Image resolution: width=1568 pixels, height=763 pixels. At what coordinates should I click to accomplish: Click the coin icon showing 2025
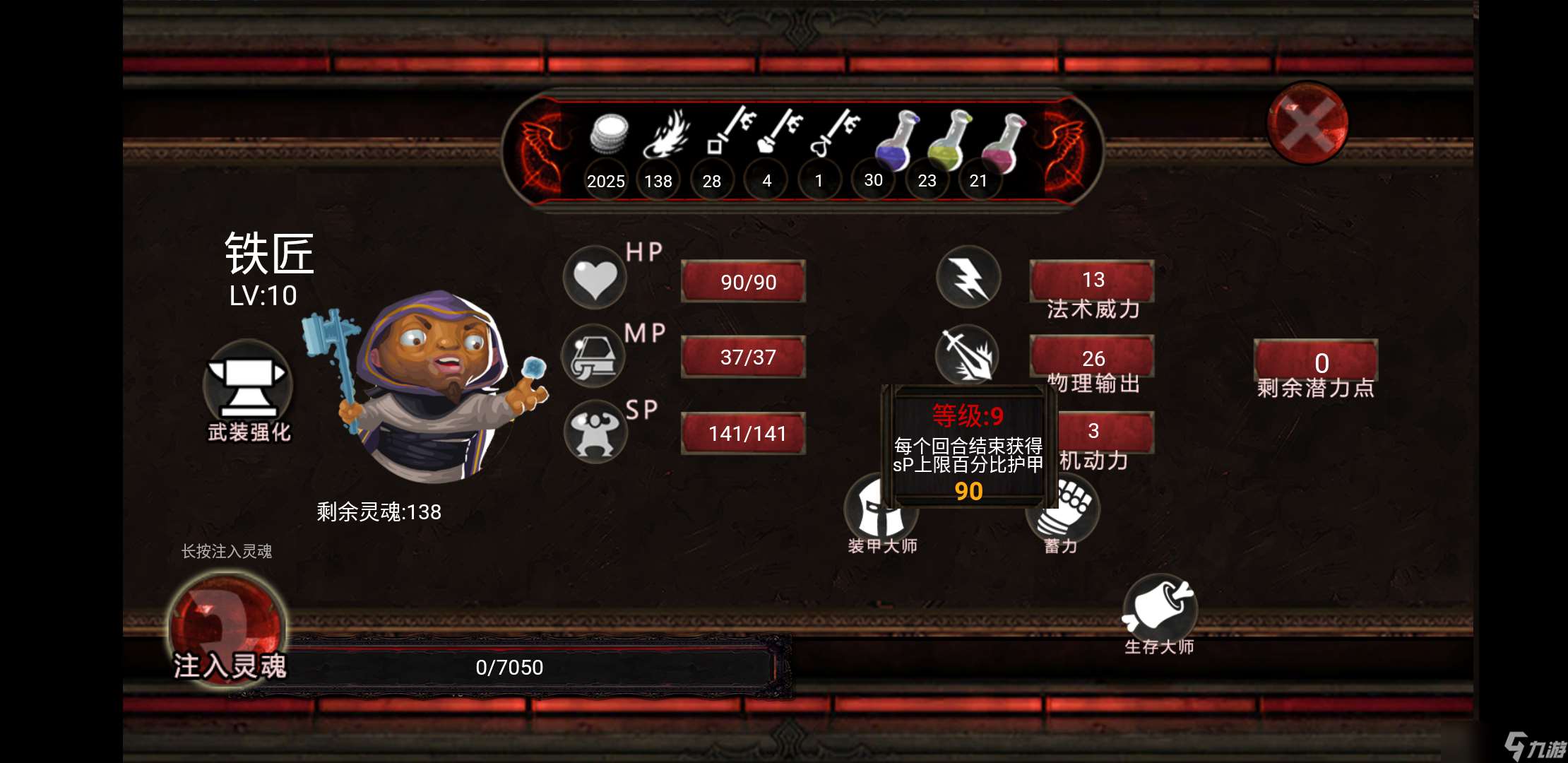click(609, 134)
